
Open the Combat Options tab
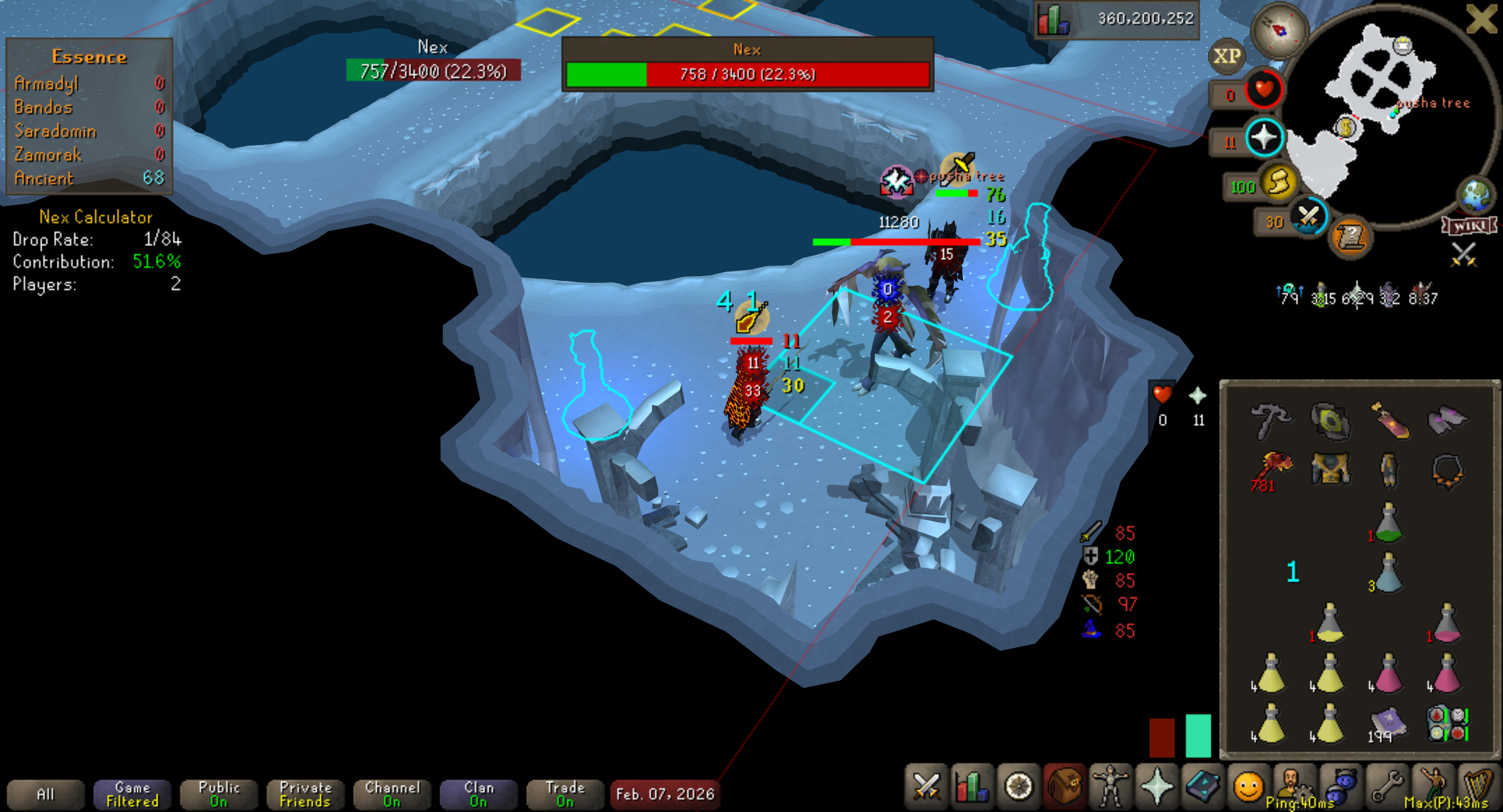click(926, 787)
